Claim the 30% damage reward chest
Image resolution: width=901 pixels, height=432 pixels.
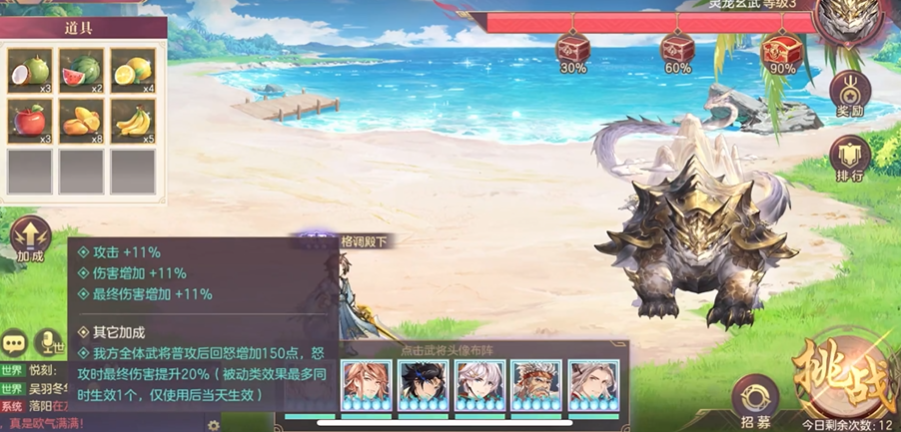tap(573, 47)
